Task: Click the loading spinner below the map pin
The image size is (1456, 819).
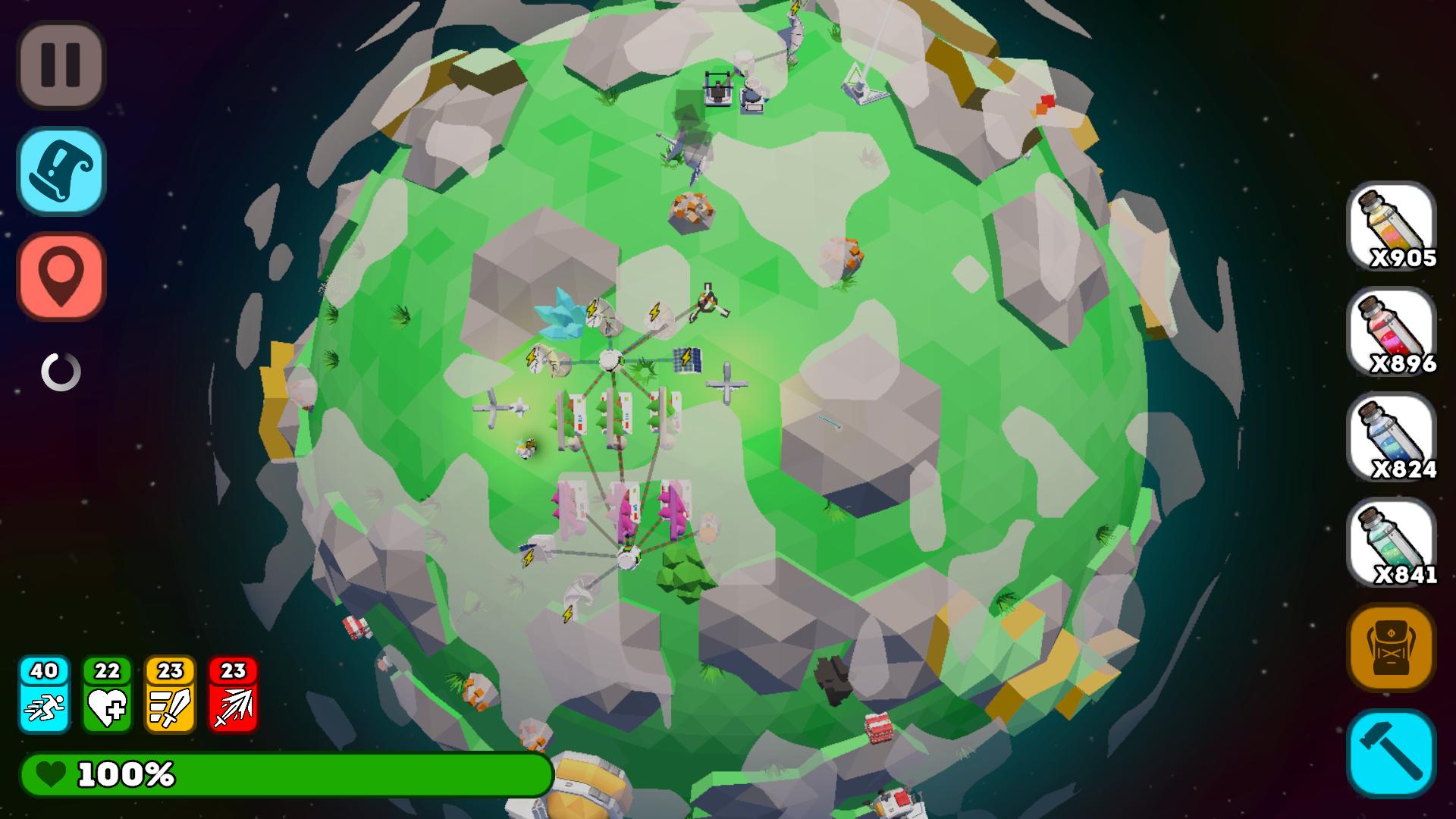Action: pyautogui.click(x=61, y=373)
